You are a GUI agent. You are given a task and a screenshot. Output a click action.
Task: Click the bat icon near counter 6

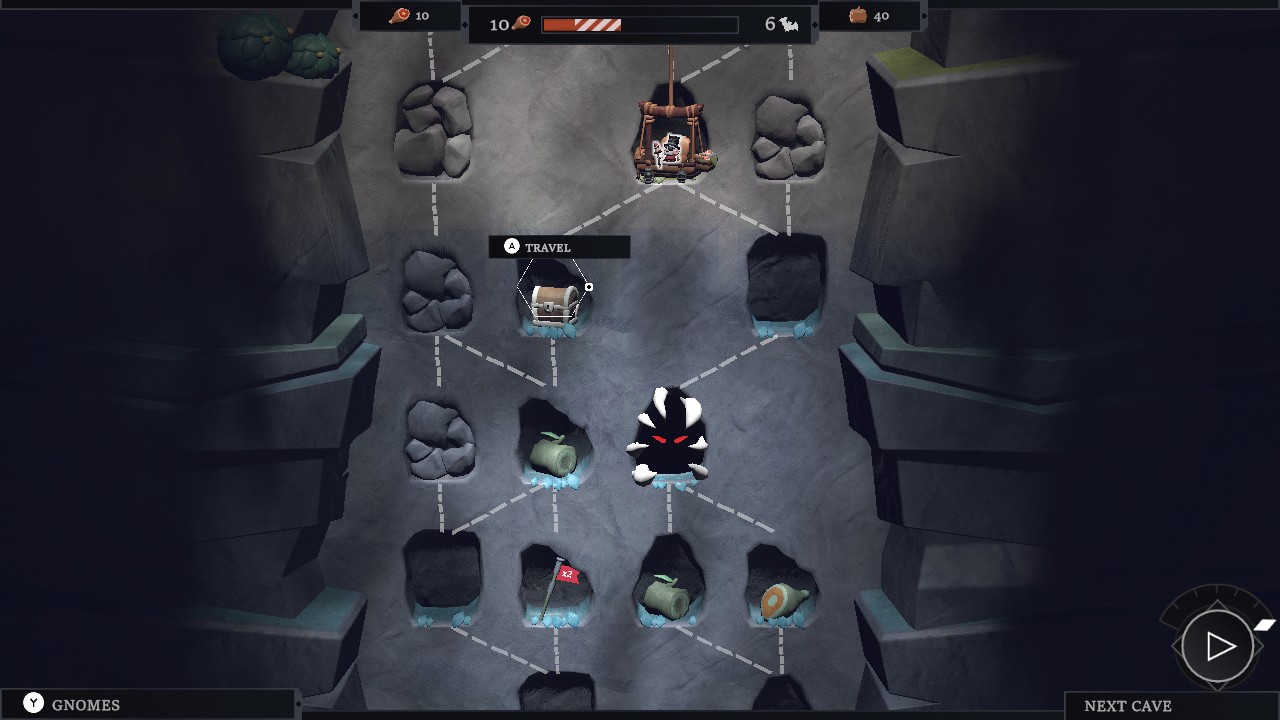[790, 24]
